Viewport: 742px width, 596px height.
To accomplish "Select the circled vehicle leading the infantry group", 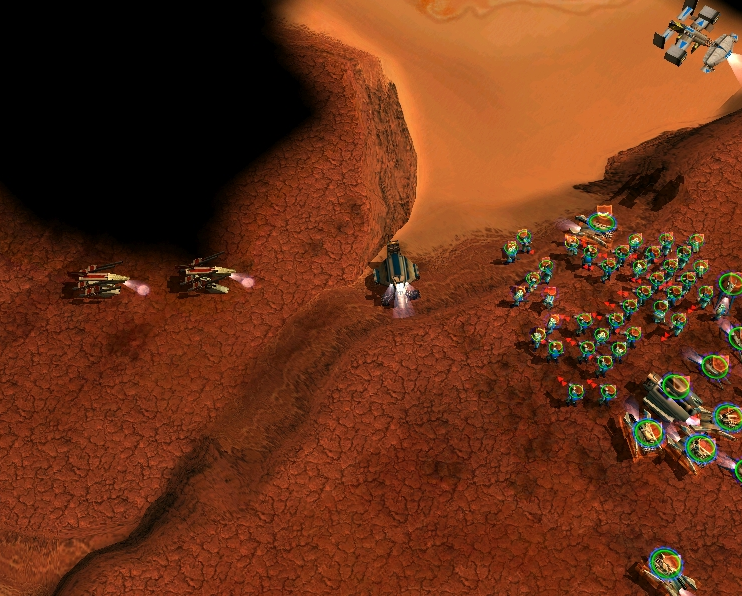I will coord(601,220).
